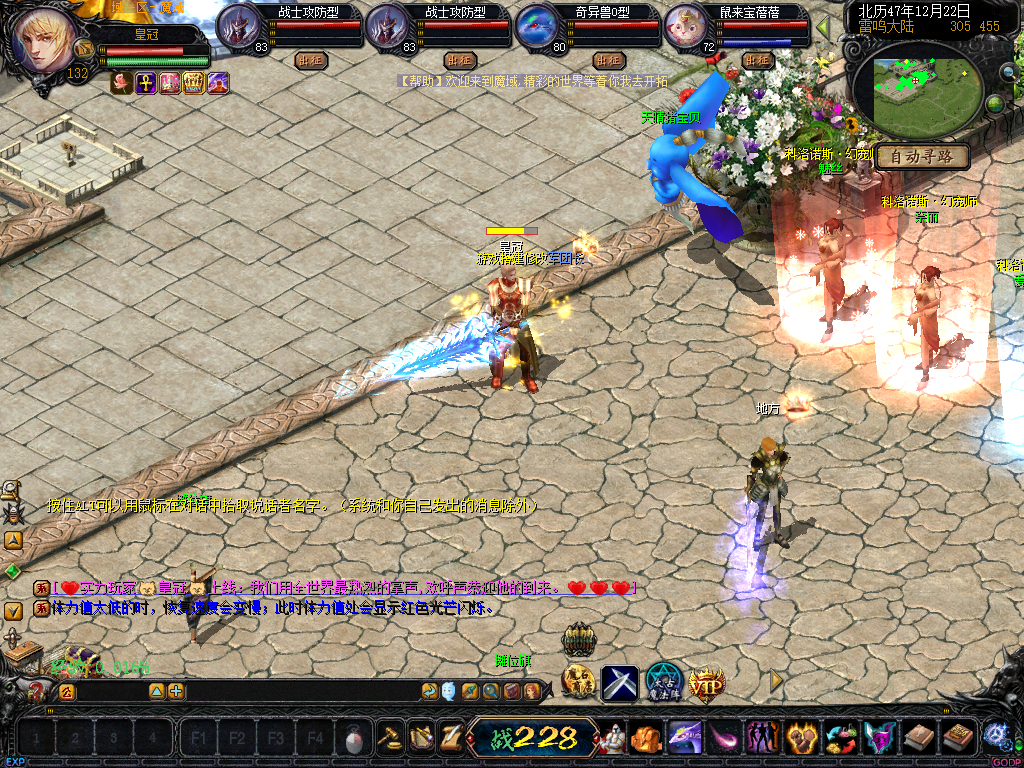This screenshot has width=1024, height=768.
Task: Open the VIP menu
Action: pyautogui.click(x=706, y=683)
